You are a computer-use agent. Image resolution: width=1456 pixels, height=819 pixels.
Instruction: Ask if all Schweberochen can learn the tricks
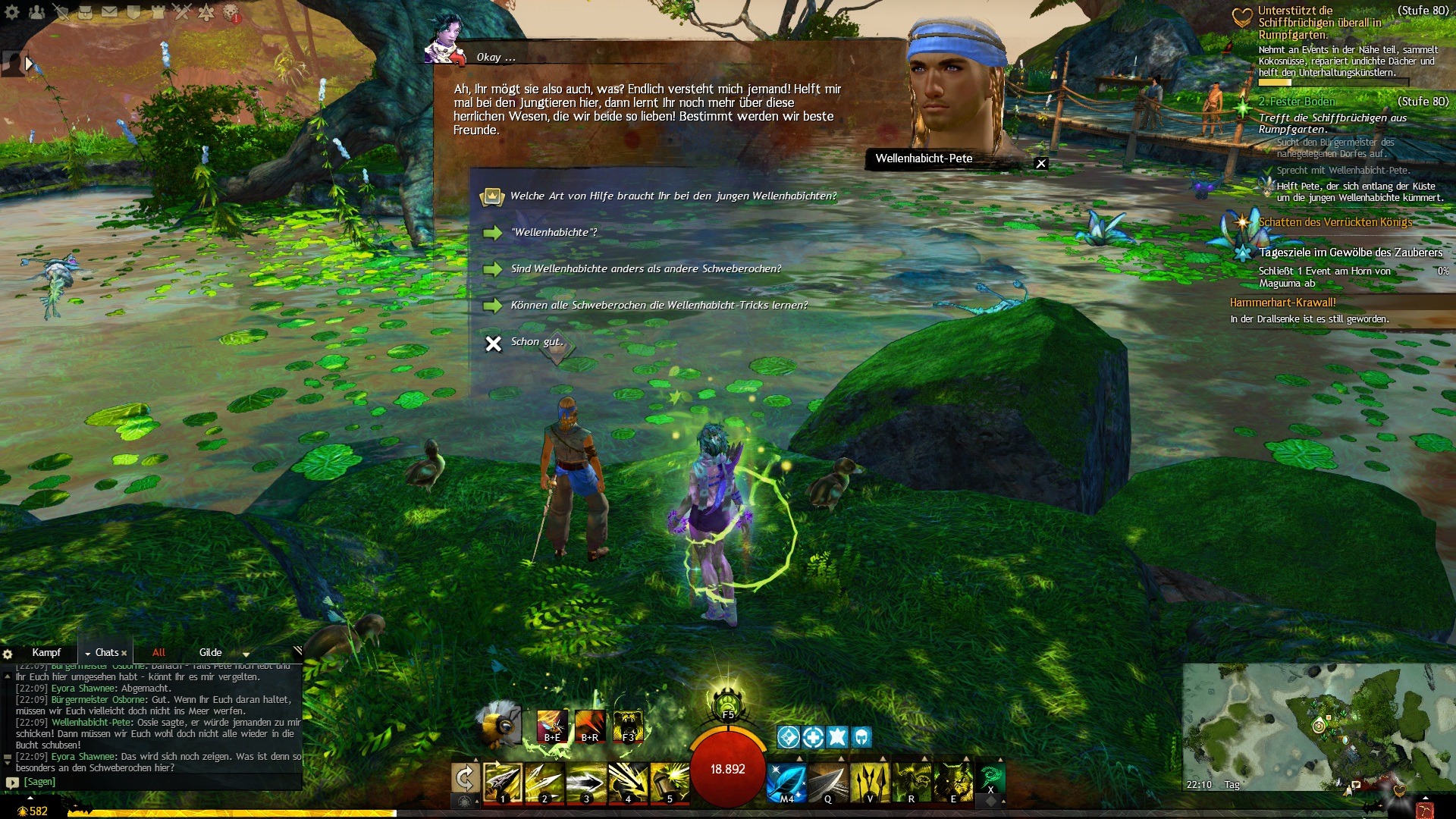point(658,306)
